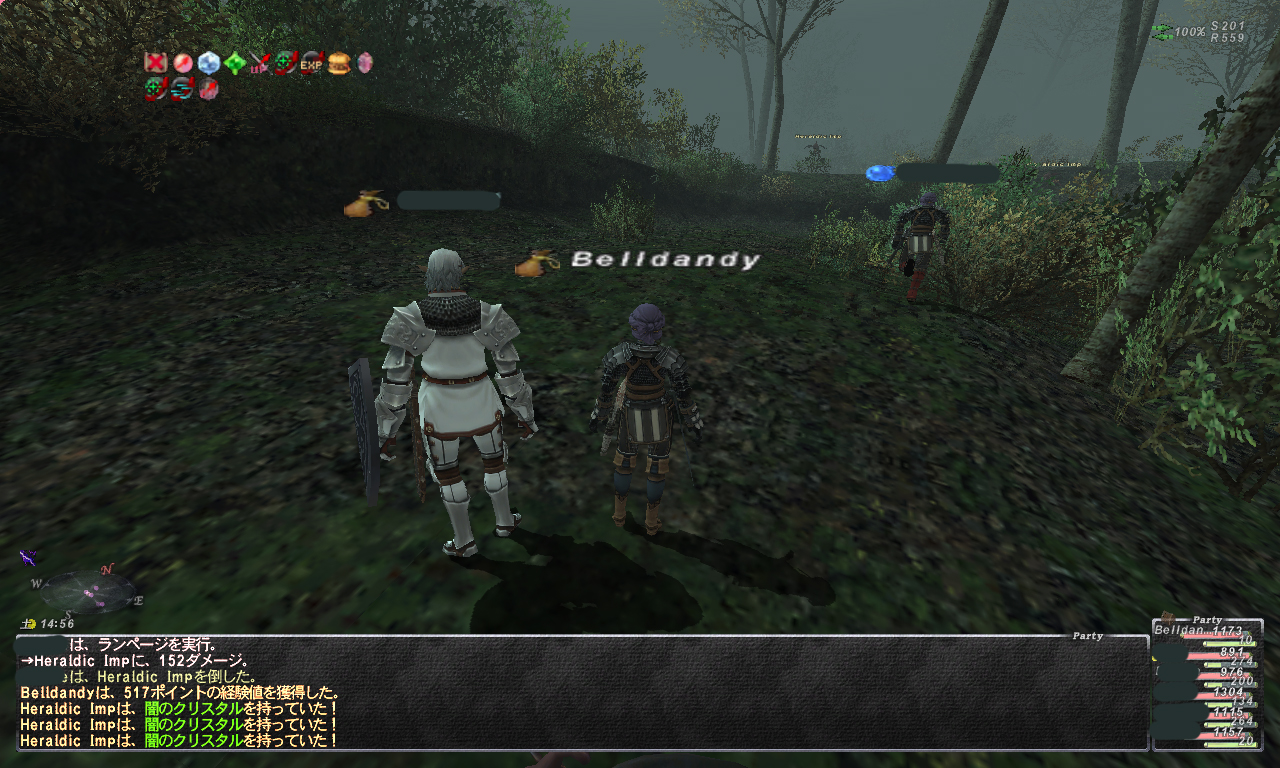This screenshot has height=768, width=1280.
Task: Select the Belldandy name label
Action: 665,260
